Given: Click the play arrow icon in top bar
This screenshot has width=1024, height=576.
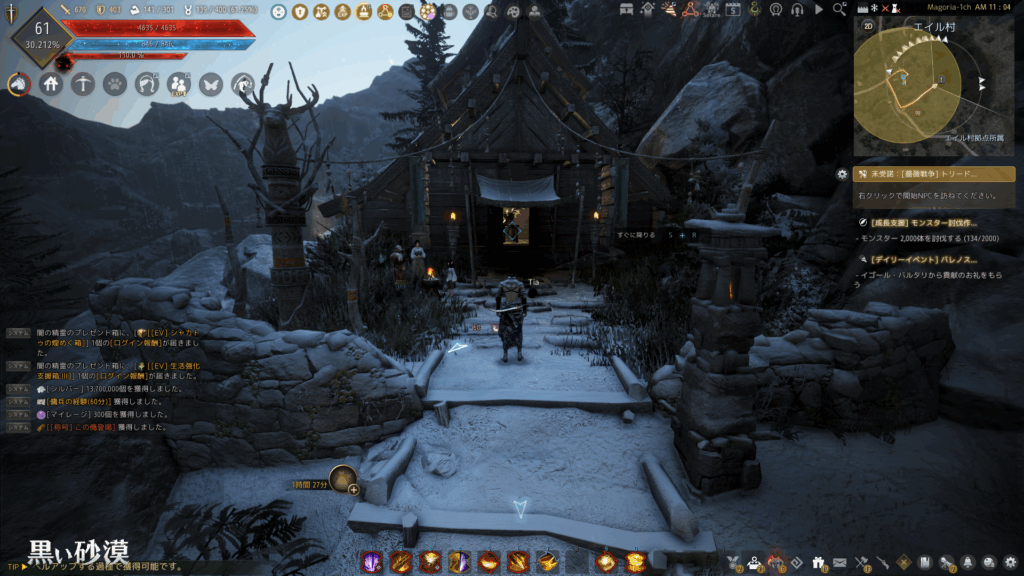Looking at the screenshot, I should pyautogui.click(x=819, y=9).
